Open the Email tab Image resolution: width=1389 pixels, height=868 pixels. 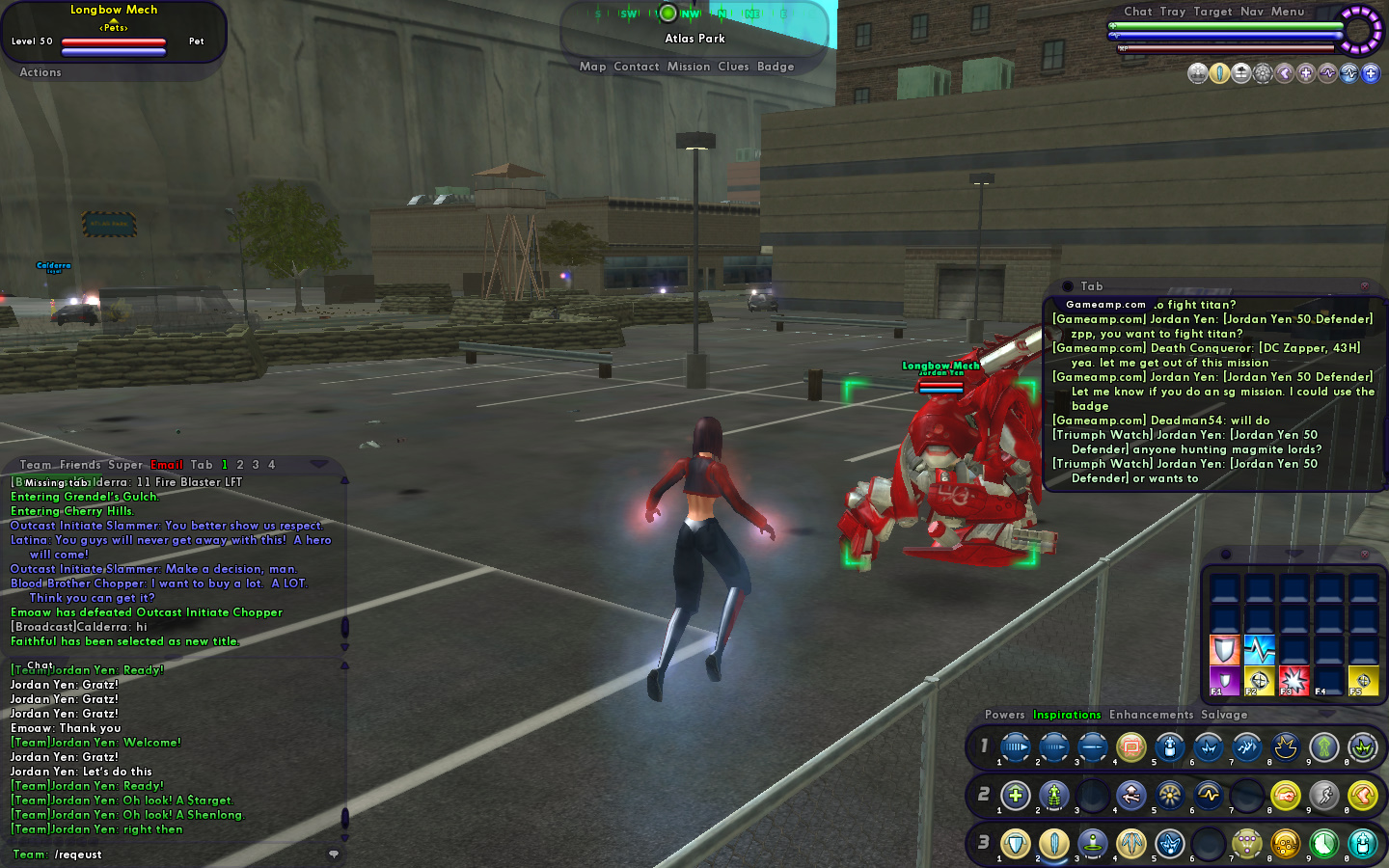(166, 465)
